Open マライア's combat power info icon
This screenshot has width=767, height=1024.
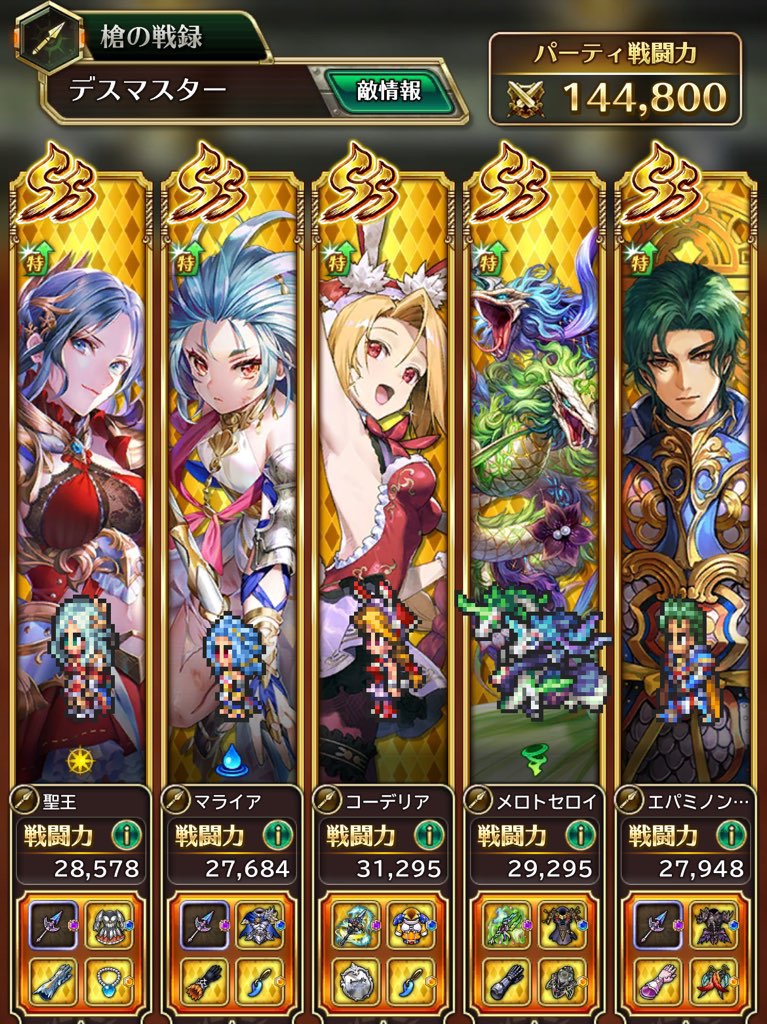[279, 835]
